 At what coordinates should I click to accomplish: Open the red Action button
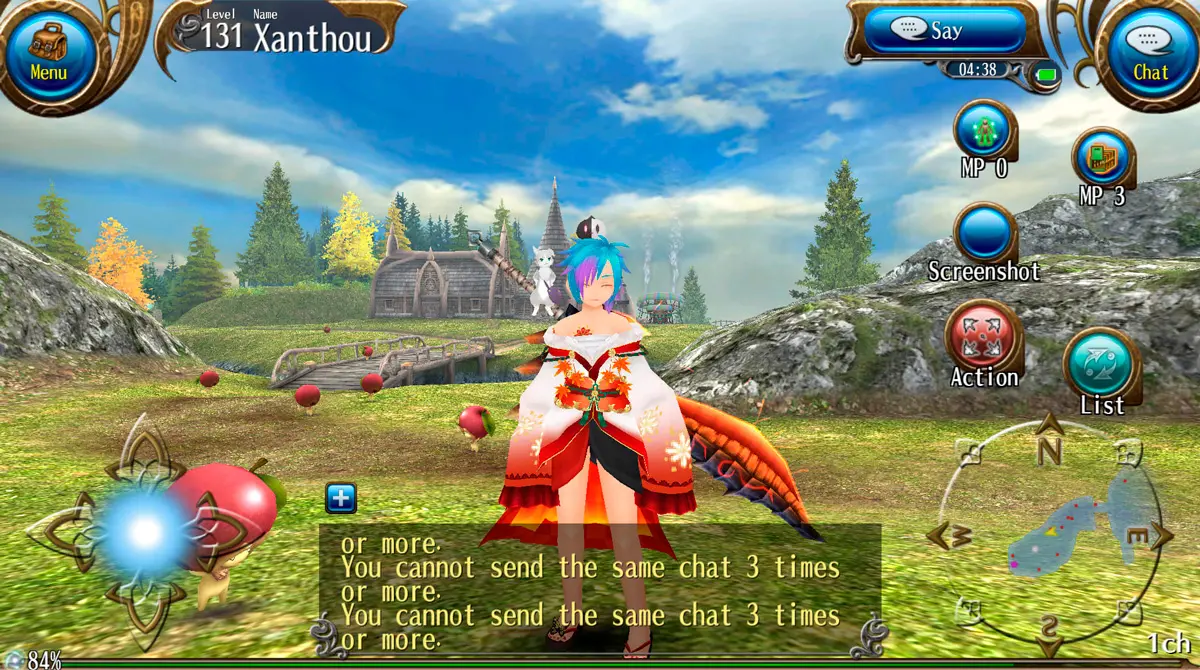click(x=984, y=336)
